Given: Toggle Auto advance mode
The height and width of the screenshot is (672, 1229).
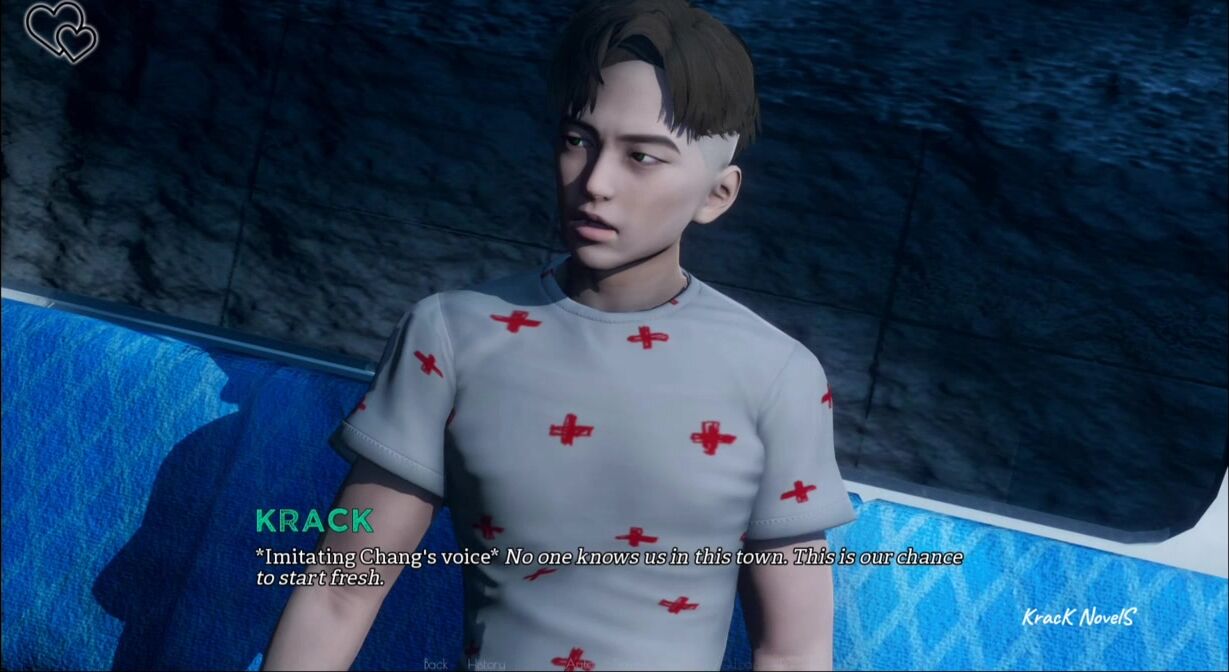Looking at the screenshot, I should [577, 662].
